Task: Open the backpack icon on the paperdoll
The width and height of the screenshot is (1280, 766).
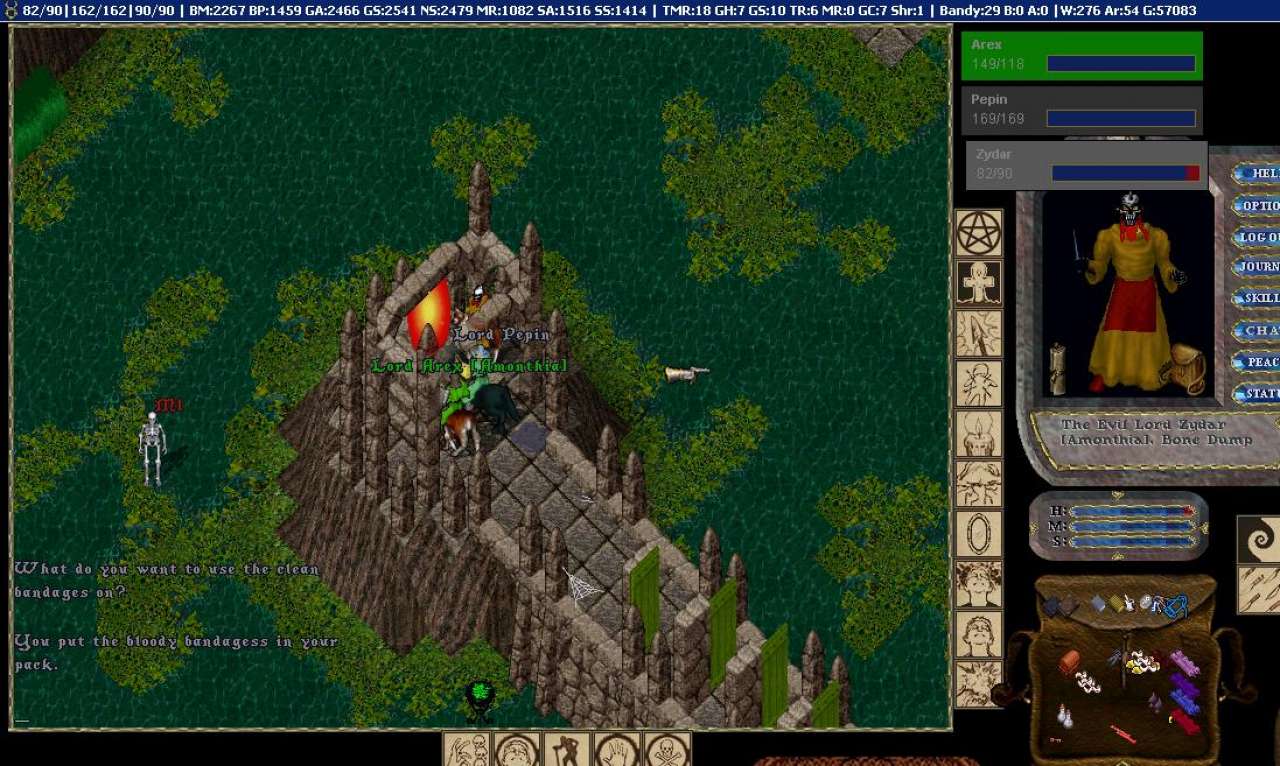Action: 1187,368
